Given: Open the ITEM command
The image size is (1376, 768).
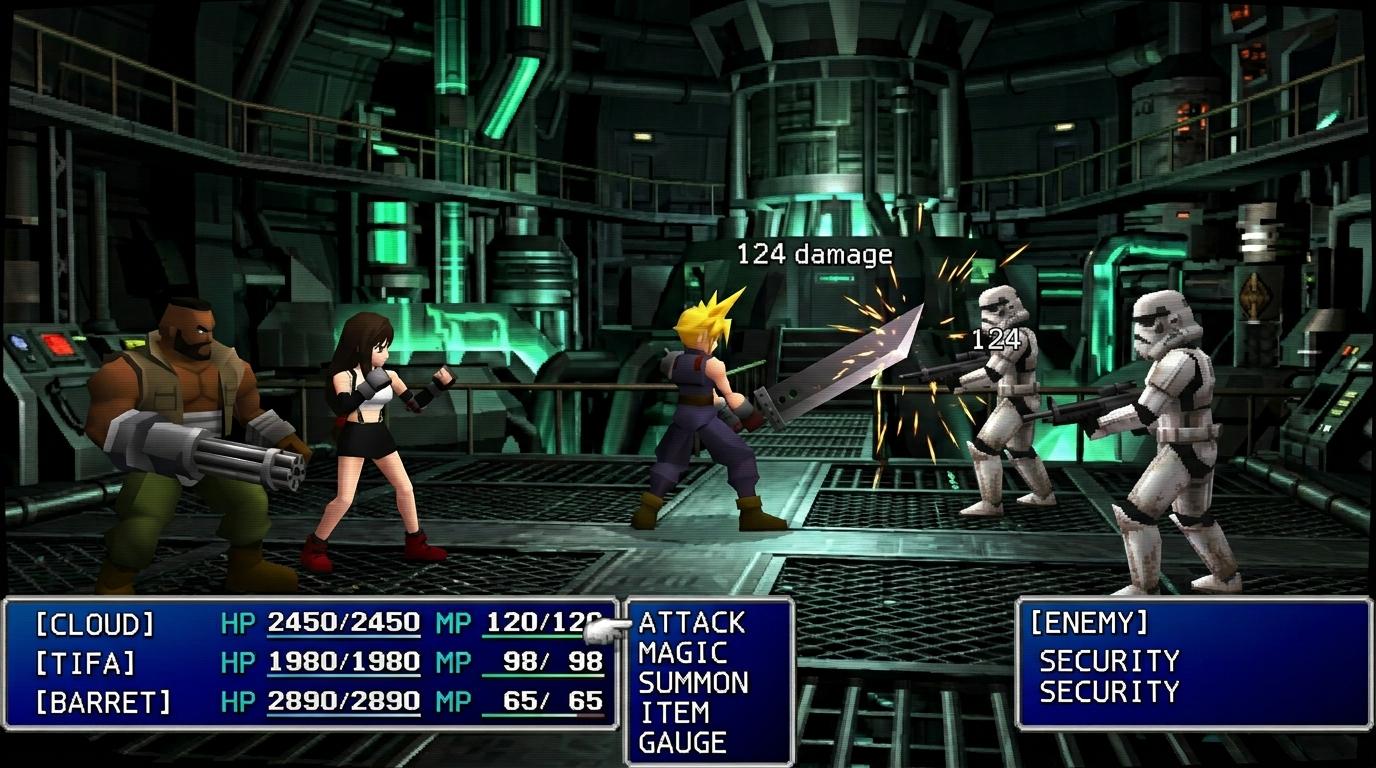Looking at the screenshot, I should point(674,713).
